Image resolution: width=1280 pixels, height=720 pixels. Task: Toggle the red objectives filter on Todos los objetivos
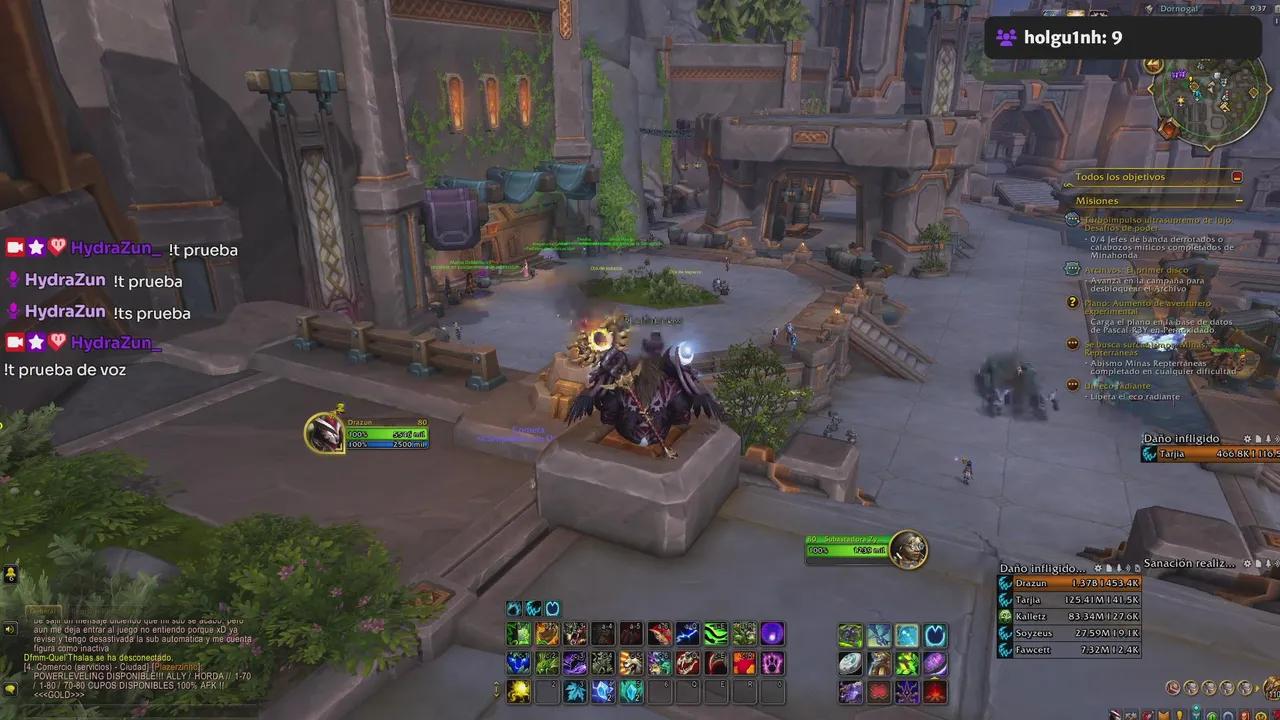pyautogui.click(x=1238, y=176)
